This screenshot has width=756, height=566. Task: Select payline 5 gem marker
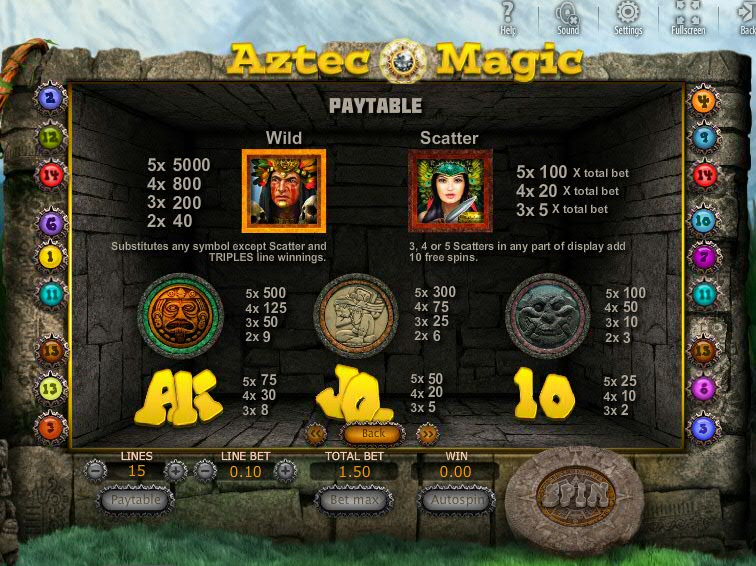704,428
